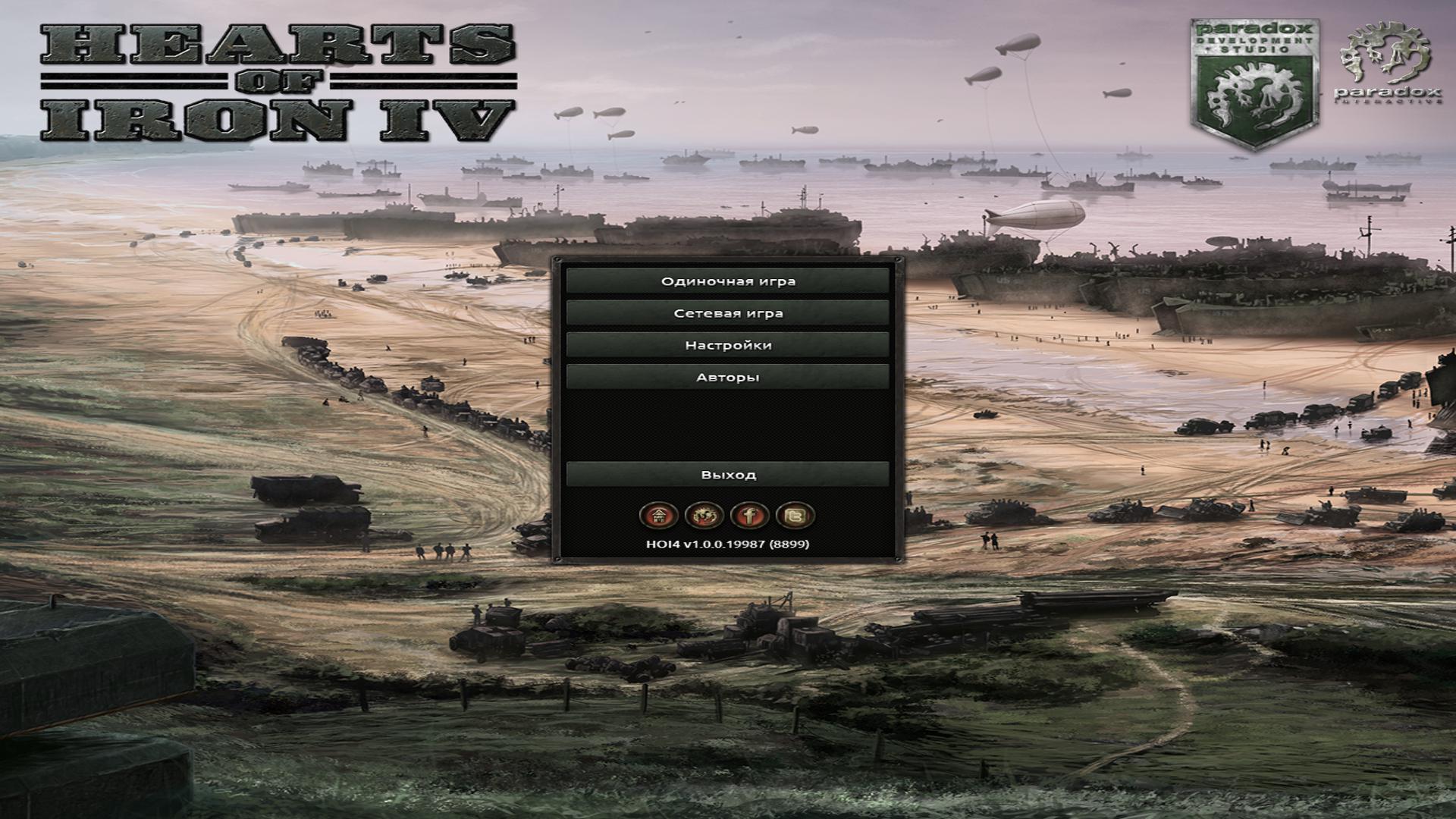The width and height of the screenshot is (1456, 819).
Task: Show the Авторы credits
Action: tap(728, 377)
